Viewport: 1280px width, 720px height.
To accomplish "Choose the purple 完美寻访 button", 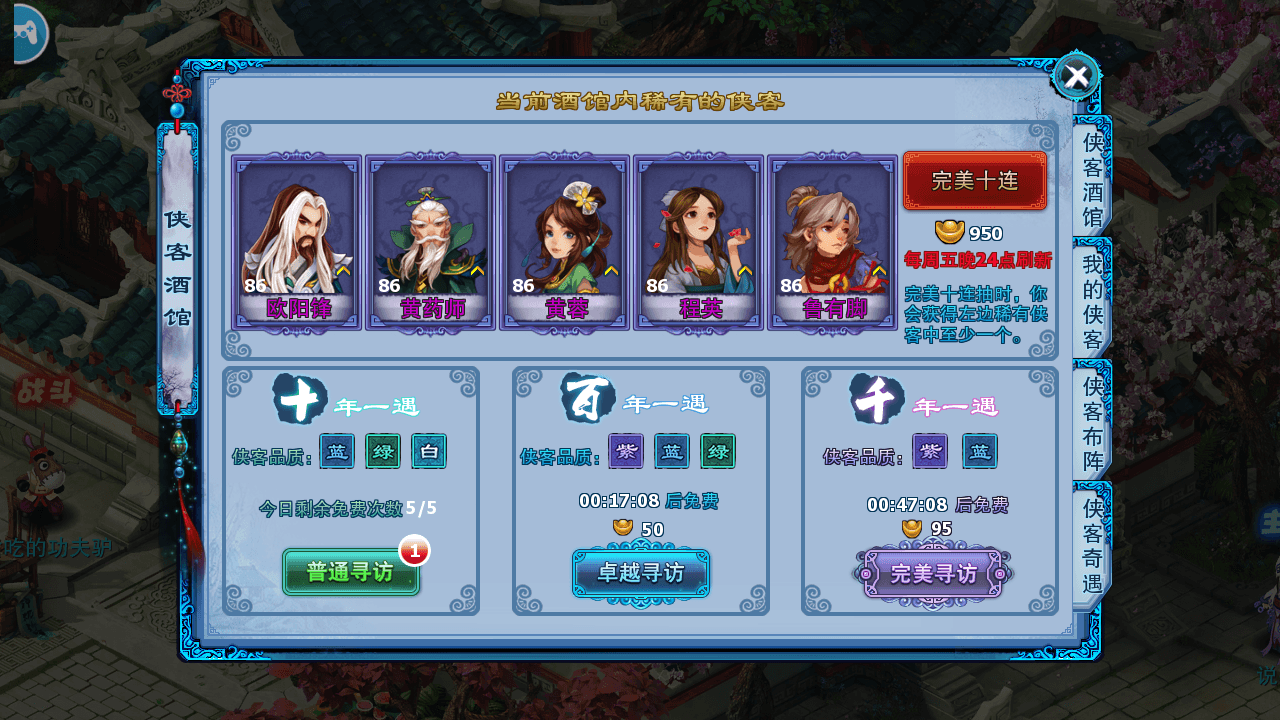I will click(933, 574).
